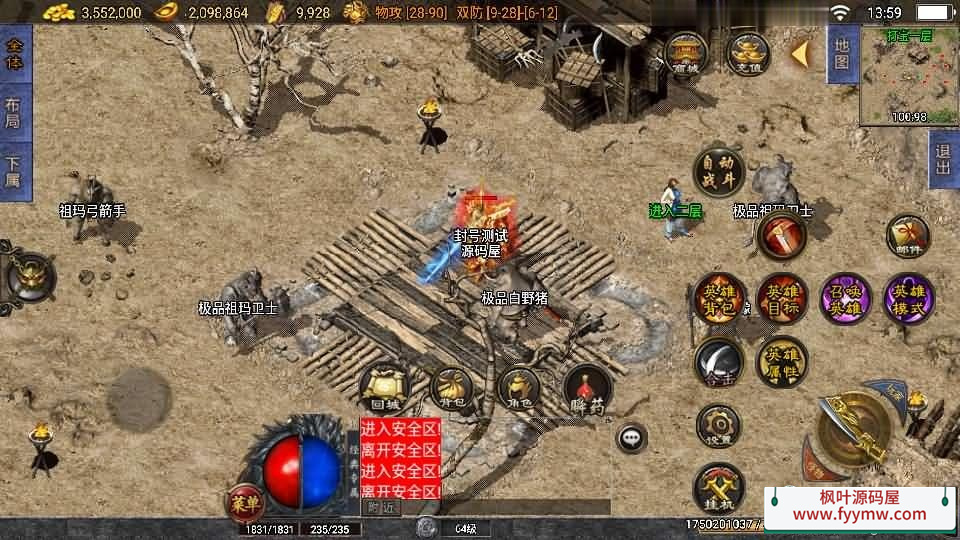Open the 角色 (Character) sheet icon
The image size is (960, 540).
(518, 387)
